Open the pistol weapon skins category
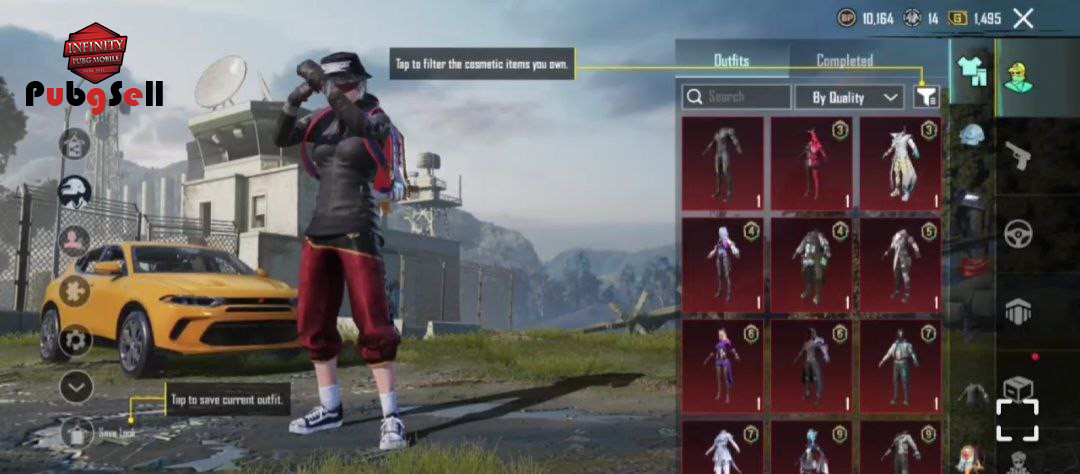Image resolution: width=1080 pixels, height=474 pixels. pos(1019,154)
